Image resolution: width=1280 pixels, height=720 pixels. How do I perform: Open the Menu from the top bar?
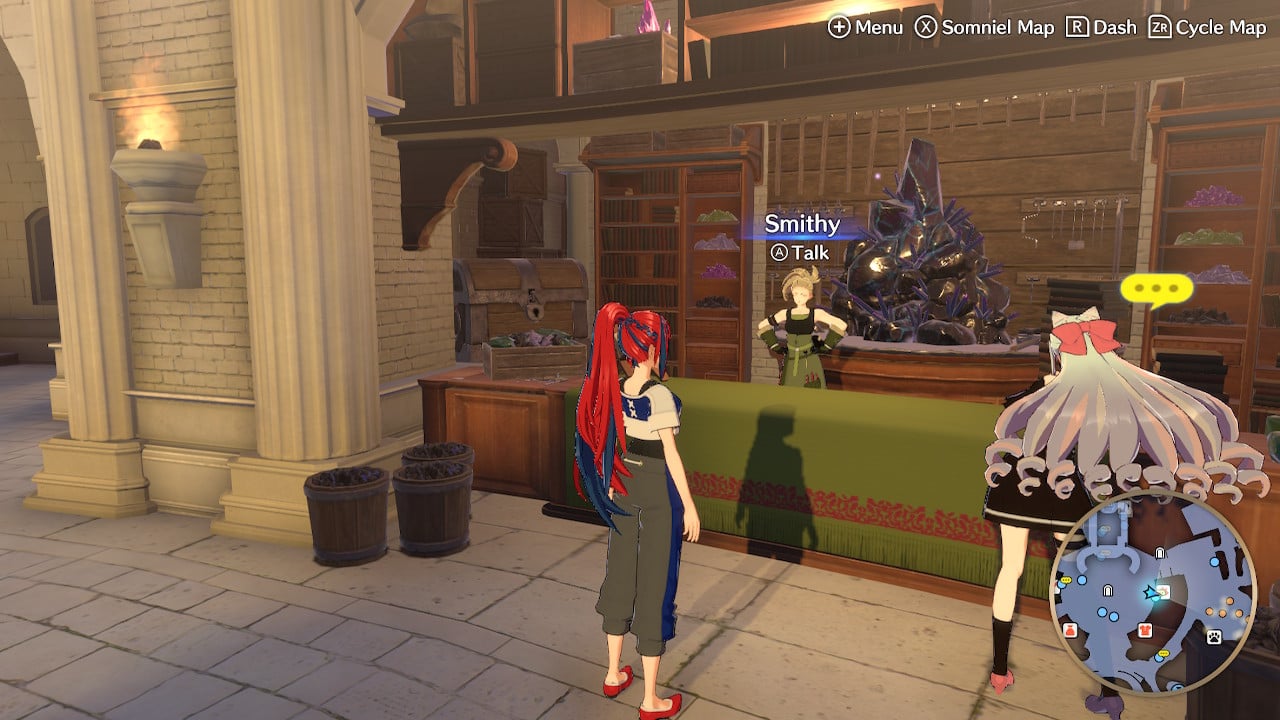[865, 27]
